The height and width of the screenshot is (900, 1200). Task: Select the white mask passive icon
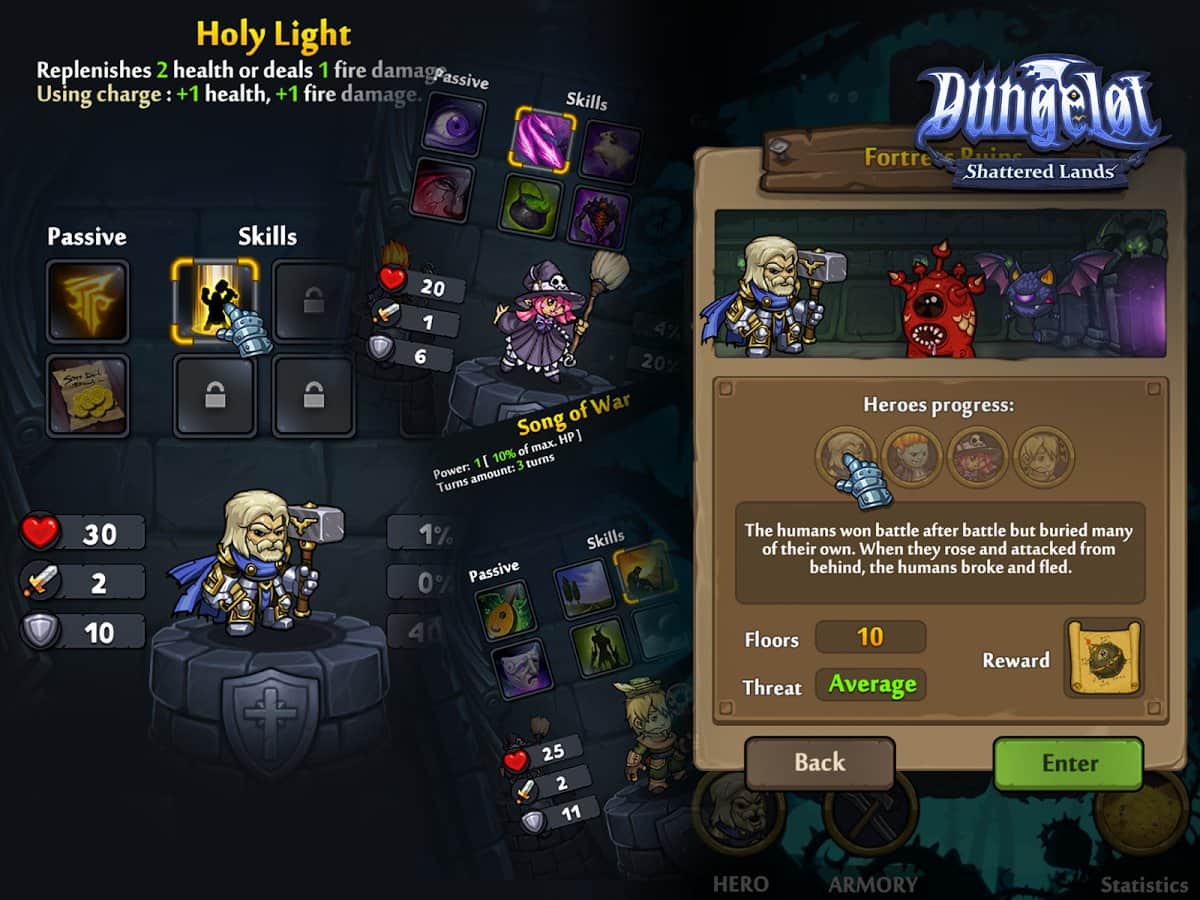(520, 669)
